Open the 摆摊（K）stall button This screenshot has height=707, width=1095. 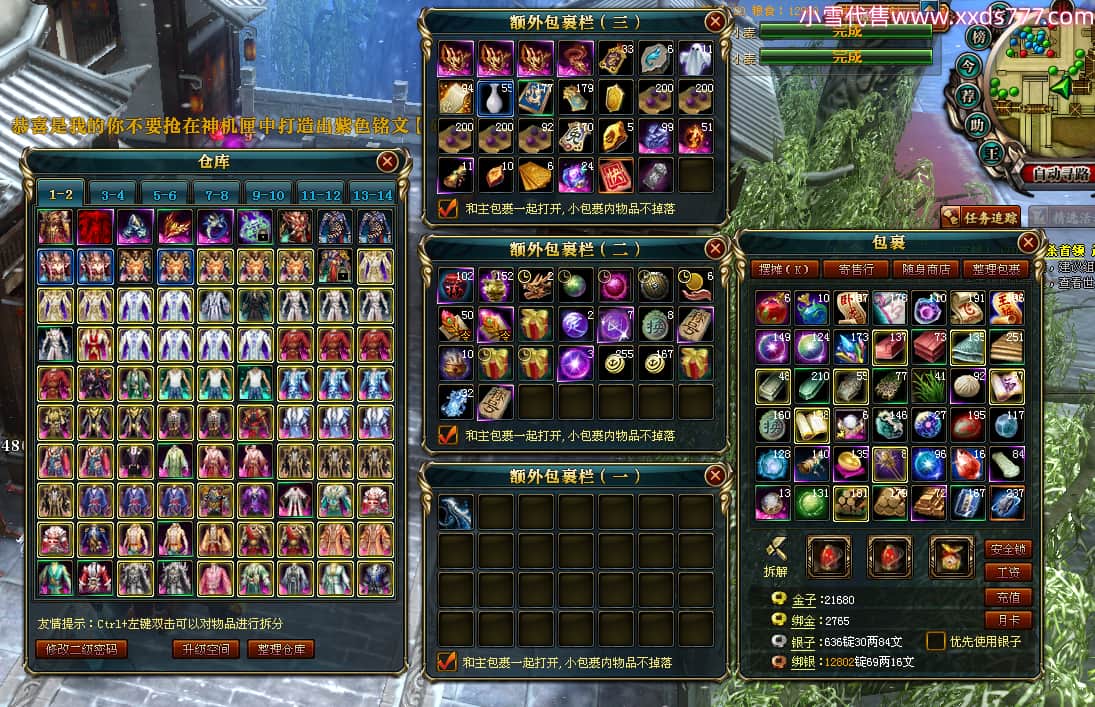pos(785,269)
